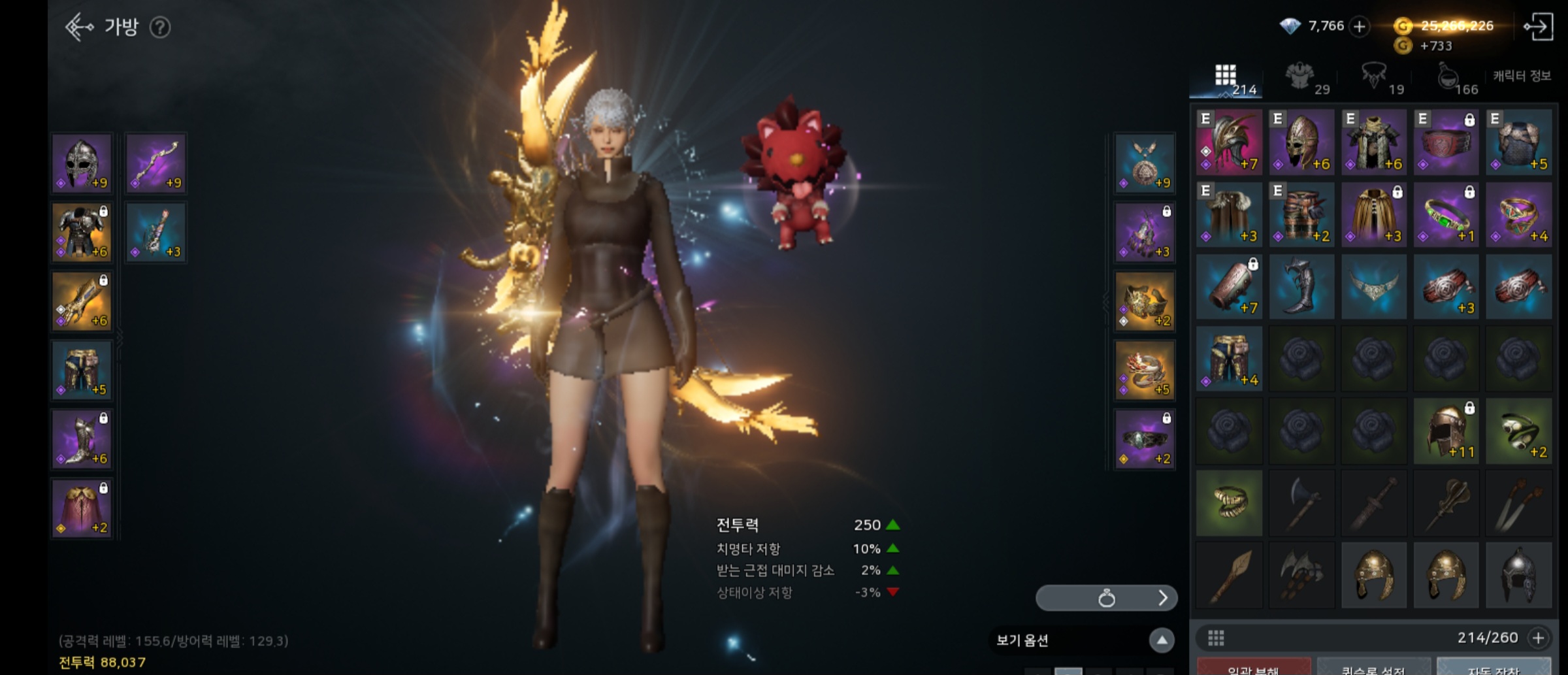Open the bag help question mark

click(x=160, y=27)
